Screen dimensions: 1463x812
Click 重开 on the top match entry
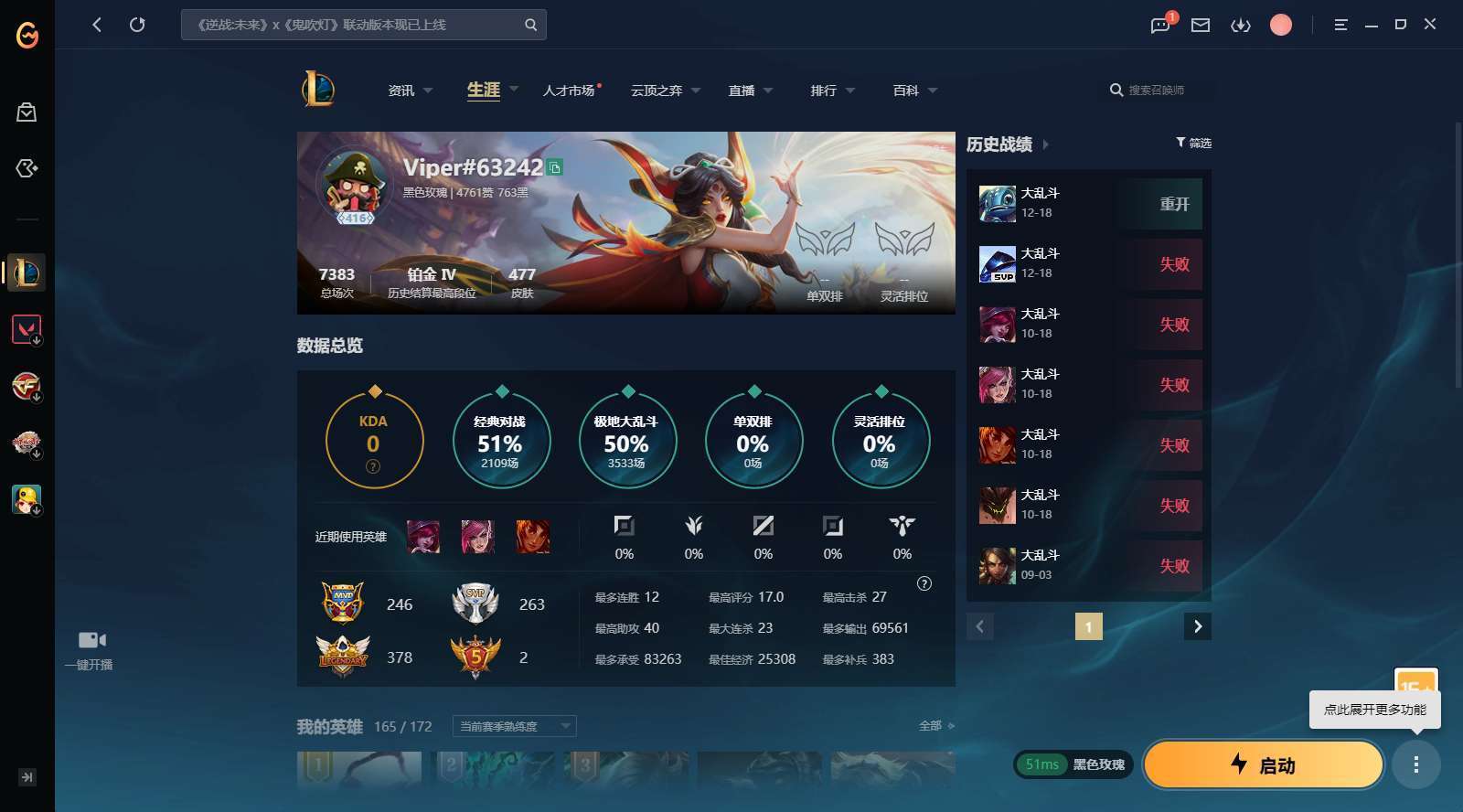1173,203
